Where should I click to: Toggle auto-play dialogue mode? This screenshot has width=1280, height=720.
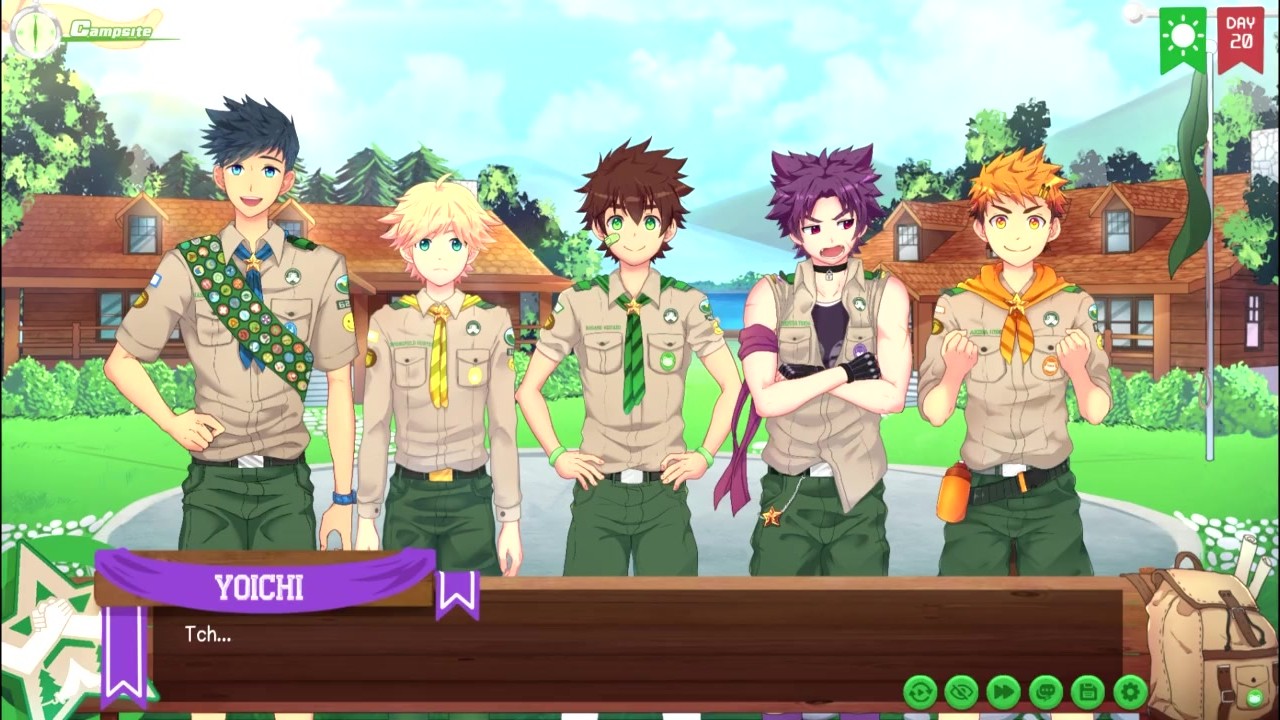920,691
